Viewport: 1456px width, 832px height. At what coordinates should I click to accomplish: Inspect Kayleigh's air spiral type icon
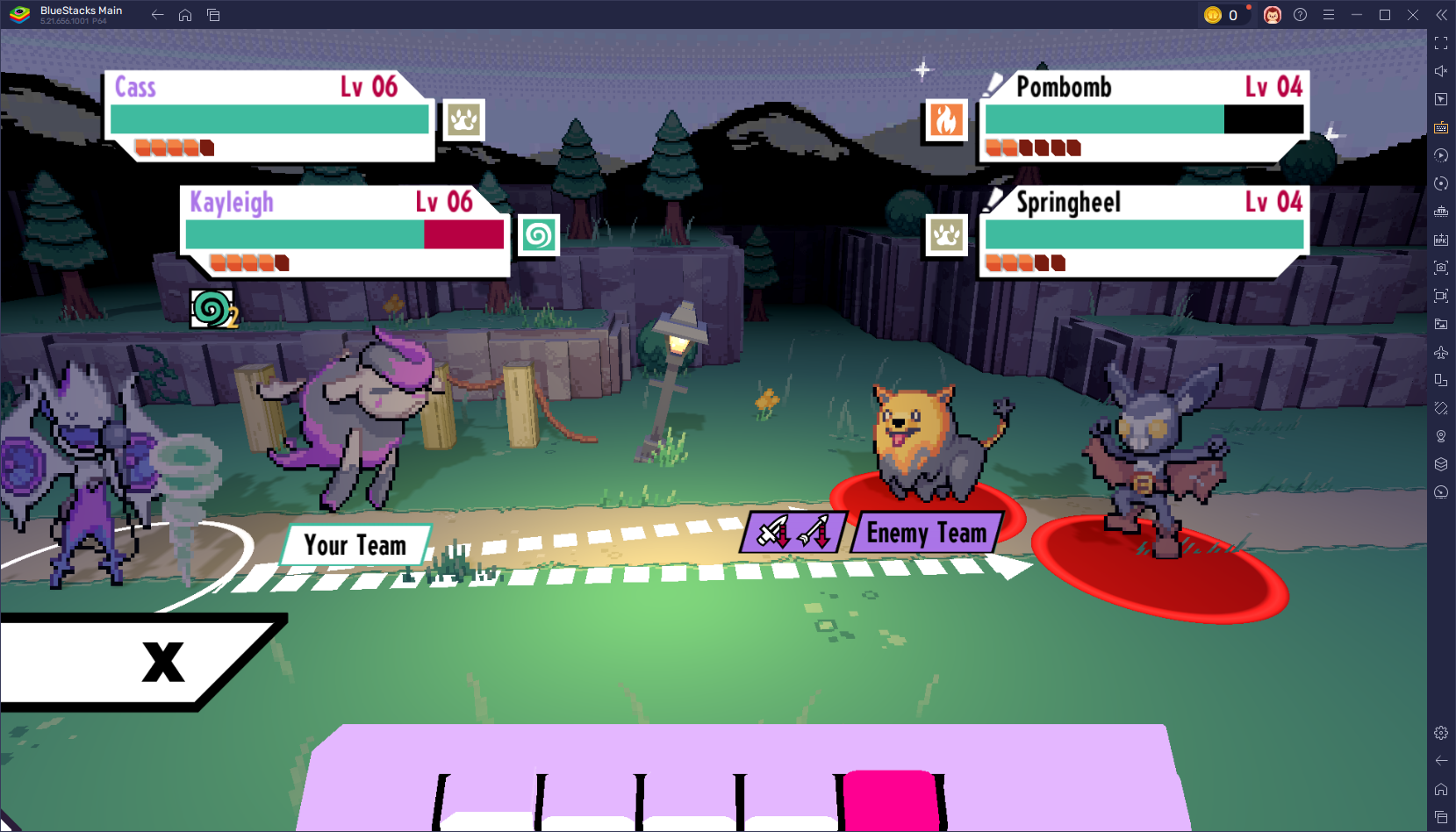538,235
